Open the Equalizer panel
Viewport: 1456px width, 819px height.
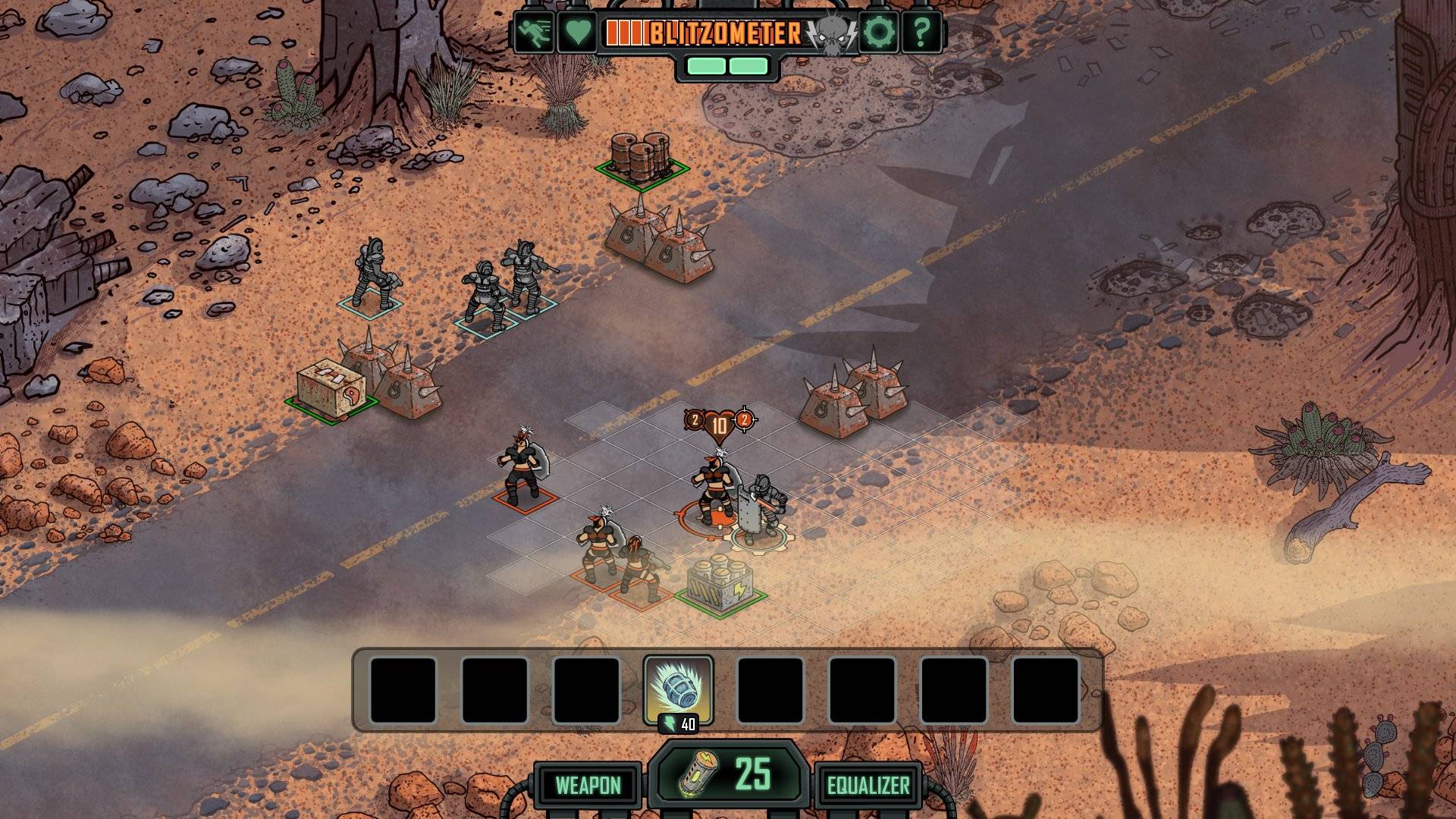point(868,785)
